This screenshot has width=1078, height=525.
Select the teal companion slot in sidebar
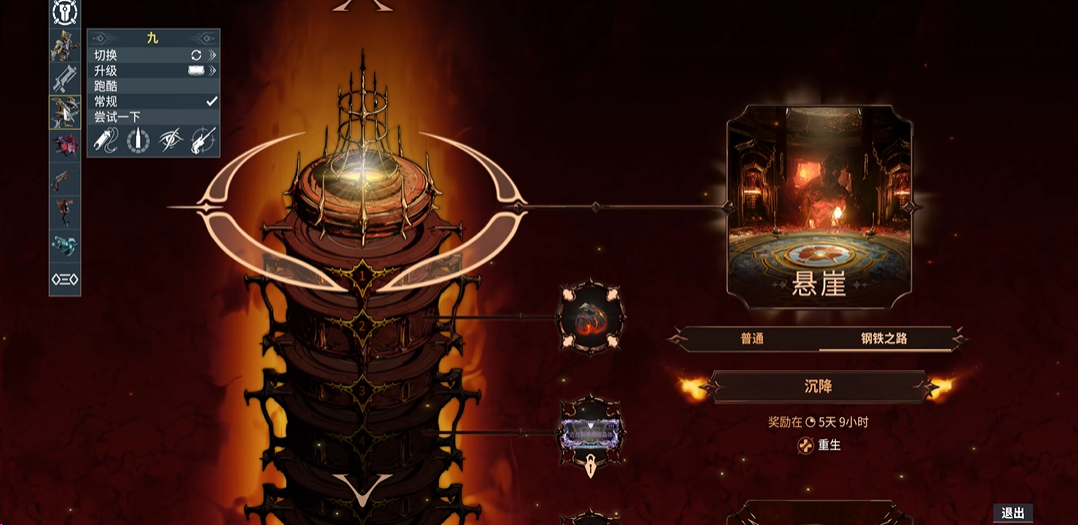point(65,245)
